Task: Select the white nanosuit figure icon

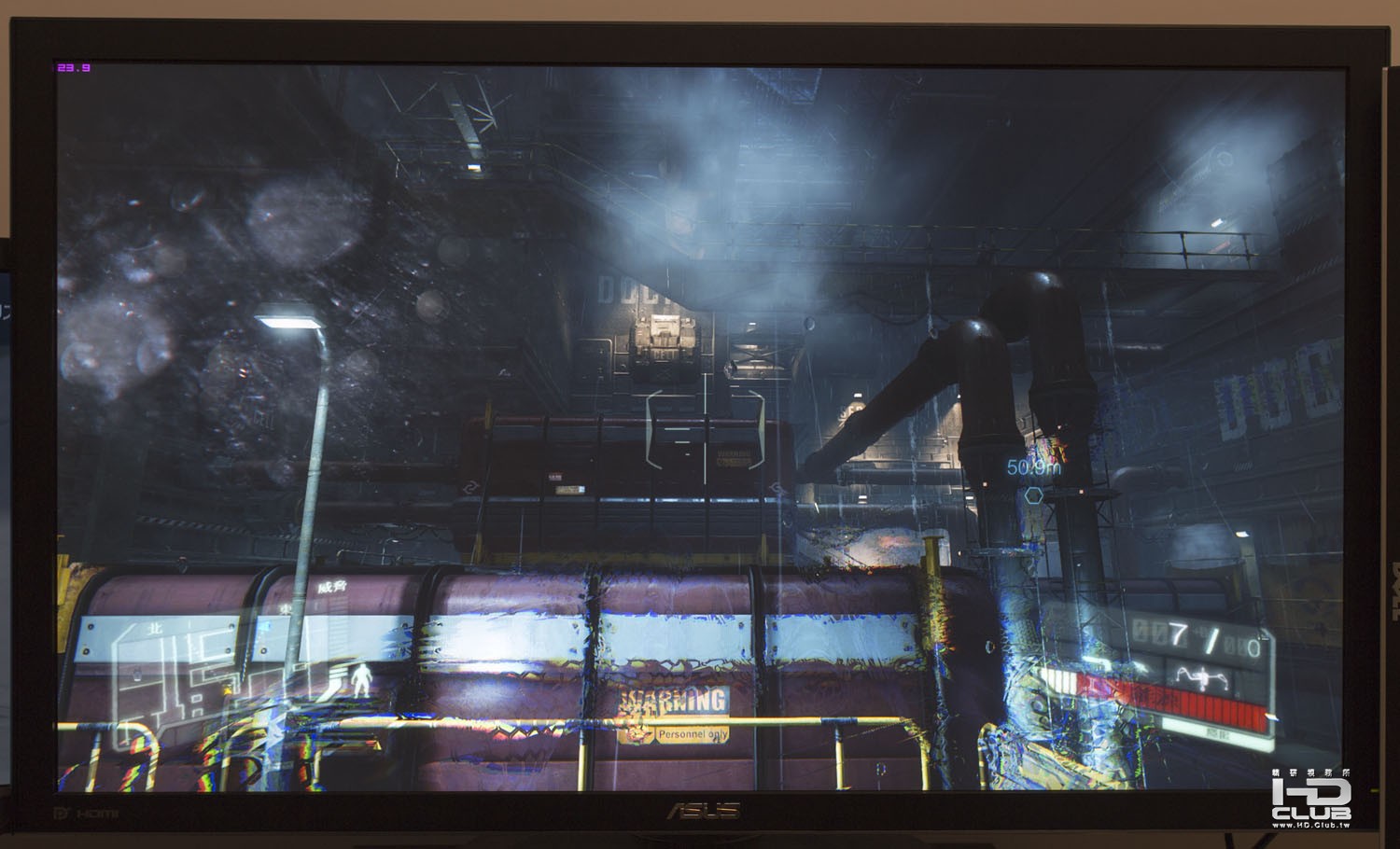Action: click(x=360, y=680)
